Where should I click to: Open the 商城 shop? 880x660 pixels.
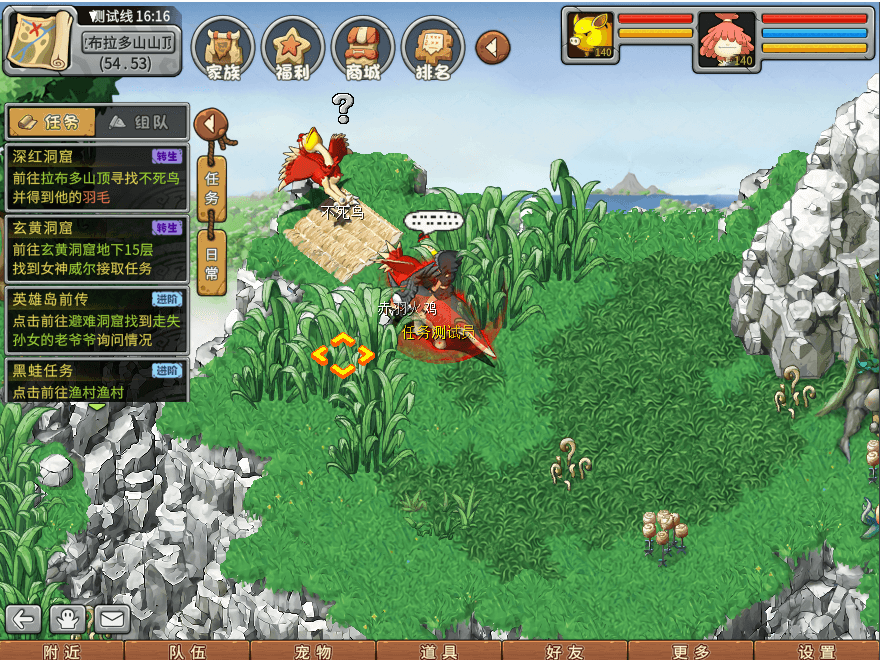[x=362, y=48]
